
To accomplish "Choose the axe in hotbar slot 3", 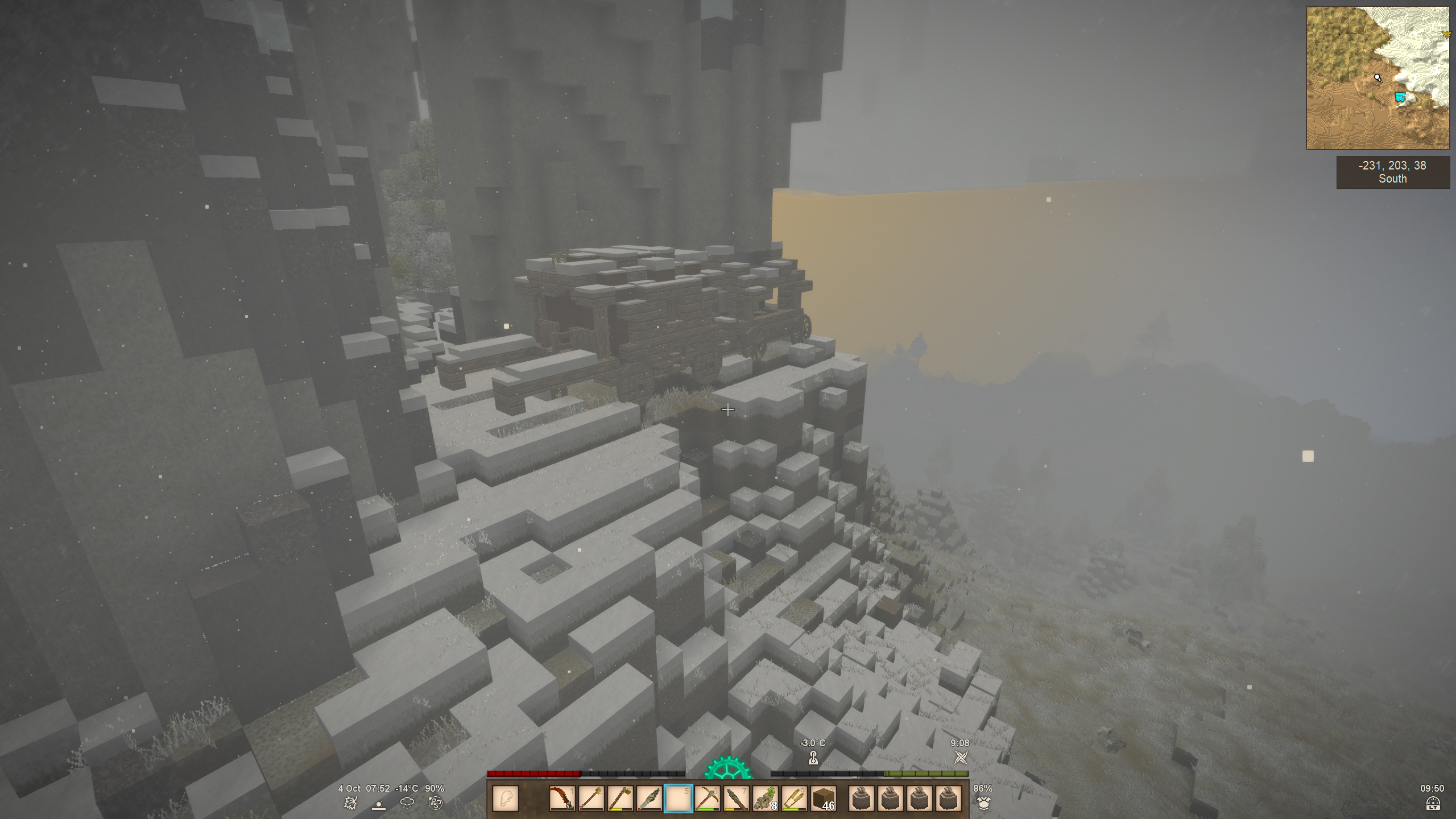I will [x=620, y=799].
